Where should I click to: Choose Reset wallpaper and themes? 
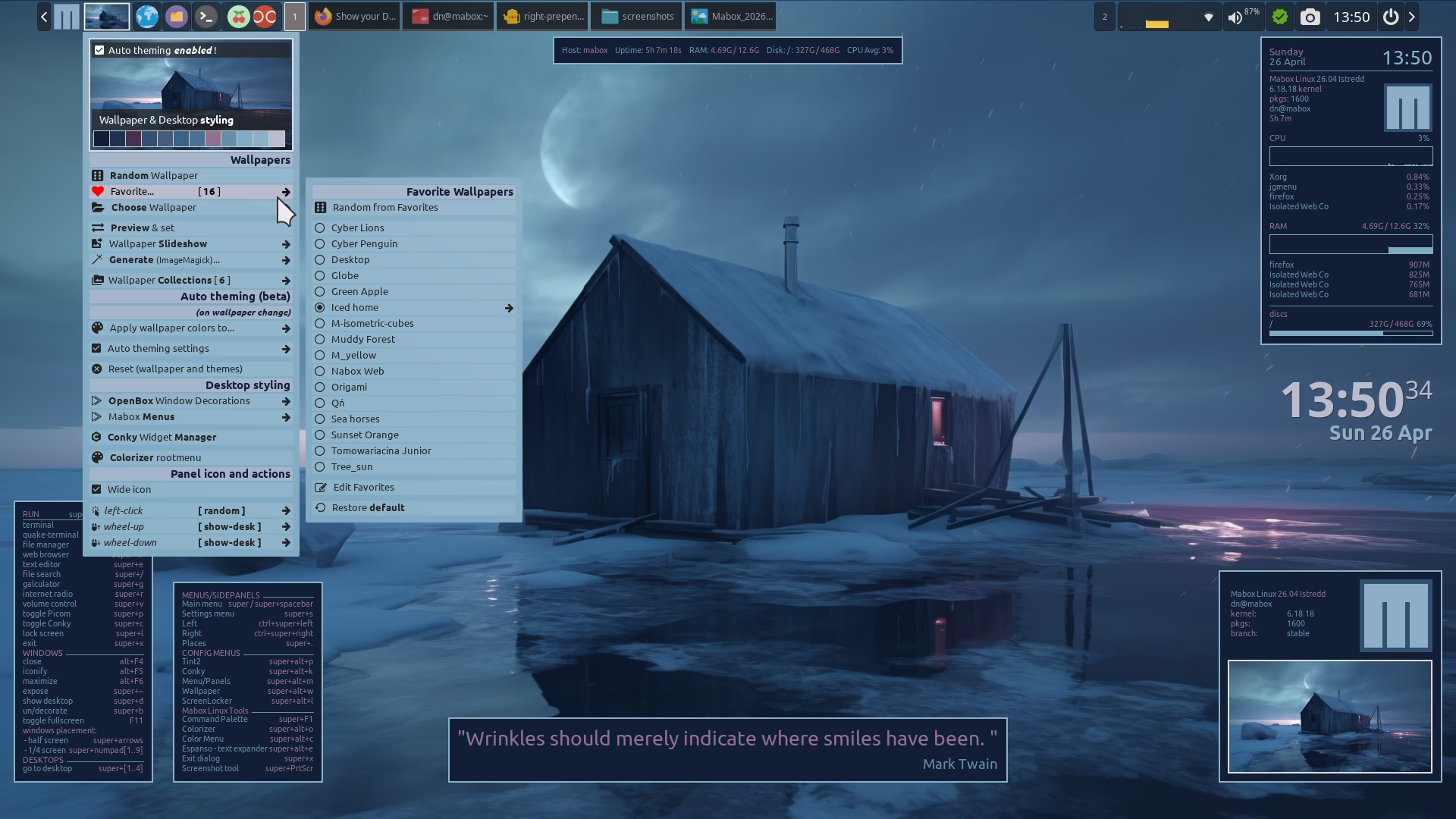point(174,369)
